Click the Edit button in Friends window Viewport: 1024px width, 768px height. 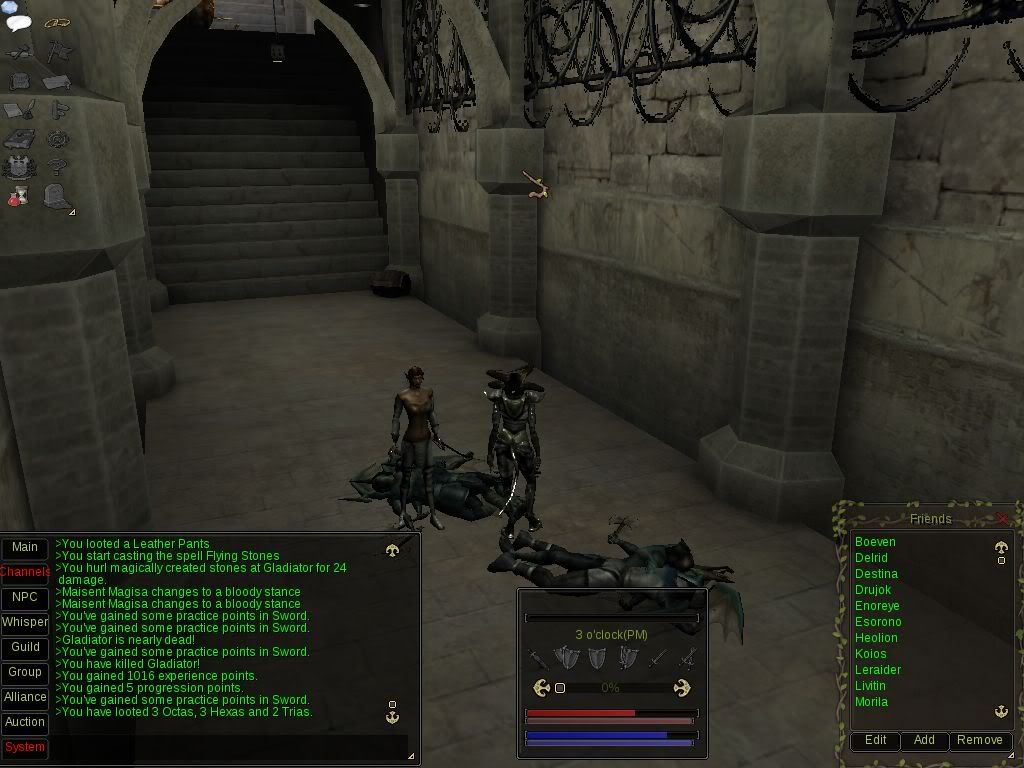(x=875, y=740)
